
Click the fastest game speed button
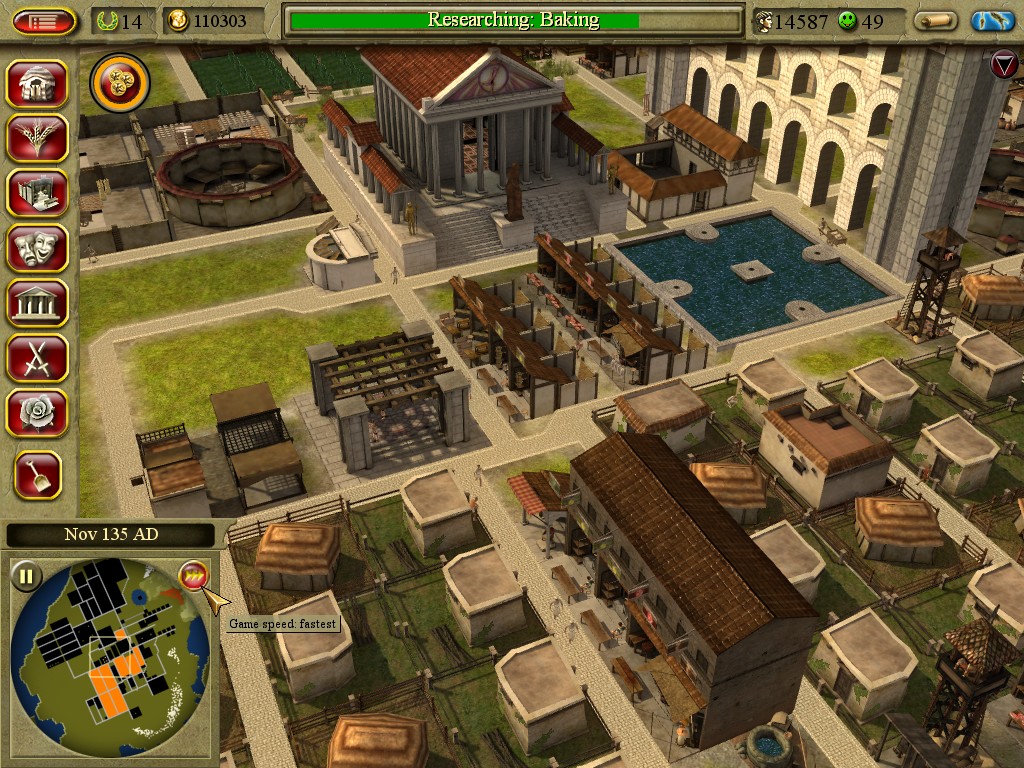(193, 576)
